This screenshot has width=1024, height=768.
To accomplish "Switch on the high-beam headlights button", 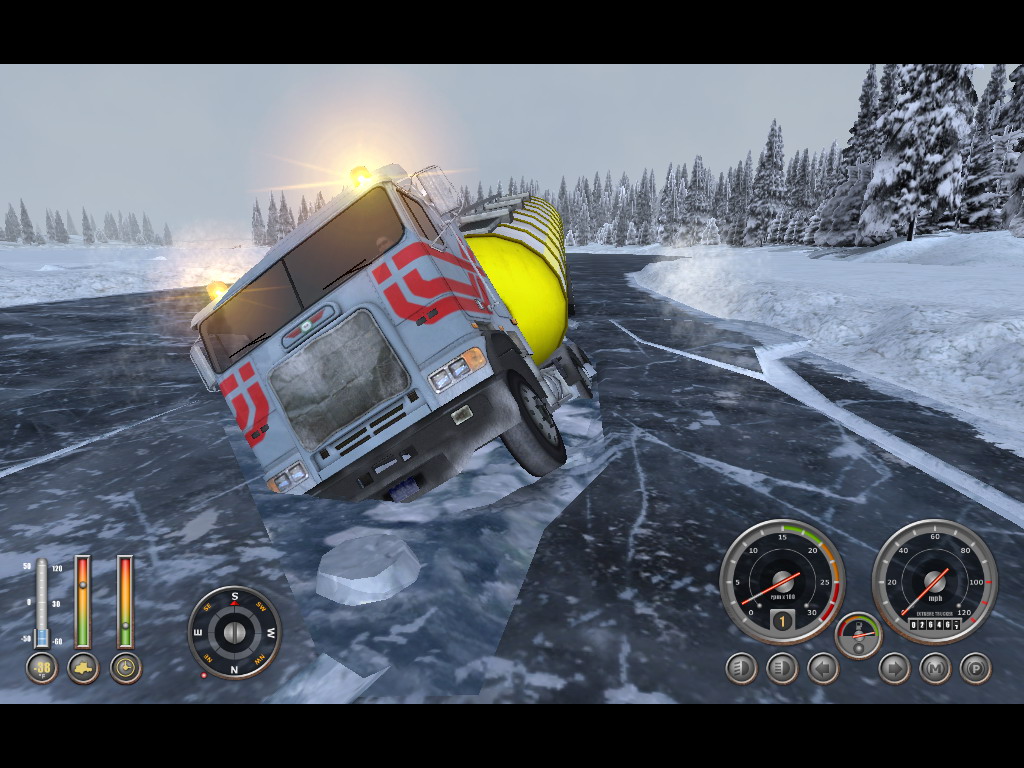I will click(x=782, y=668).
